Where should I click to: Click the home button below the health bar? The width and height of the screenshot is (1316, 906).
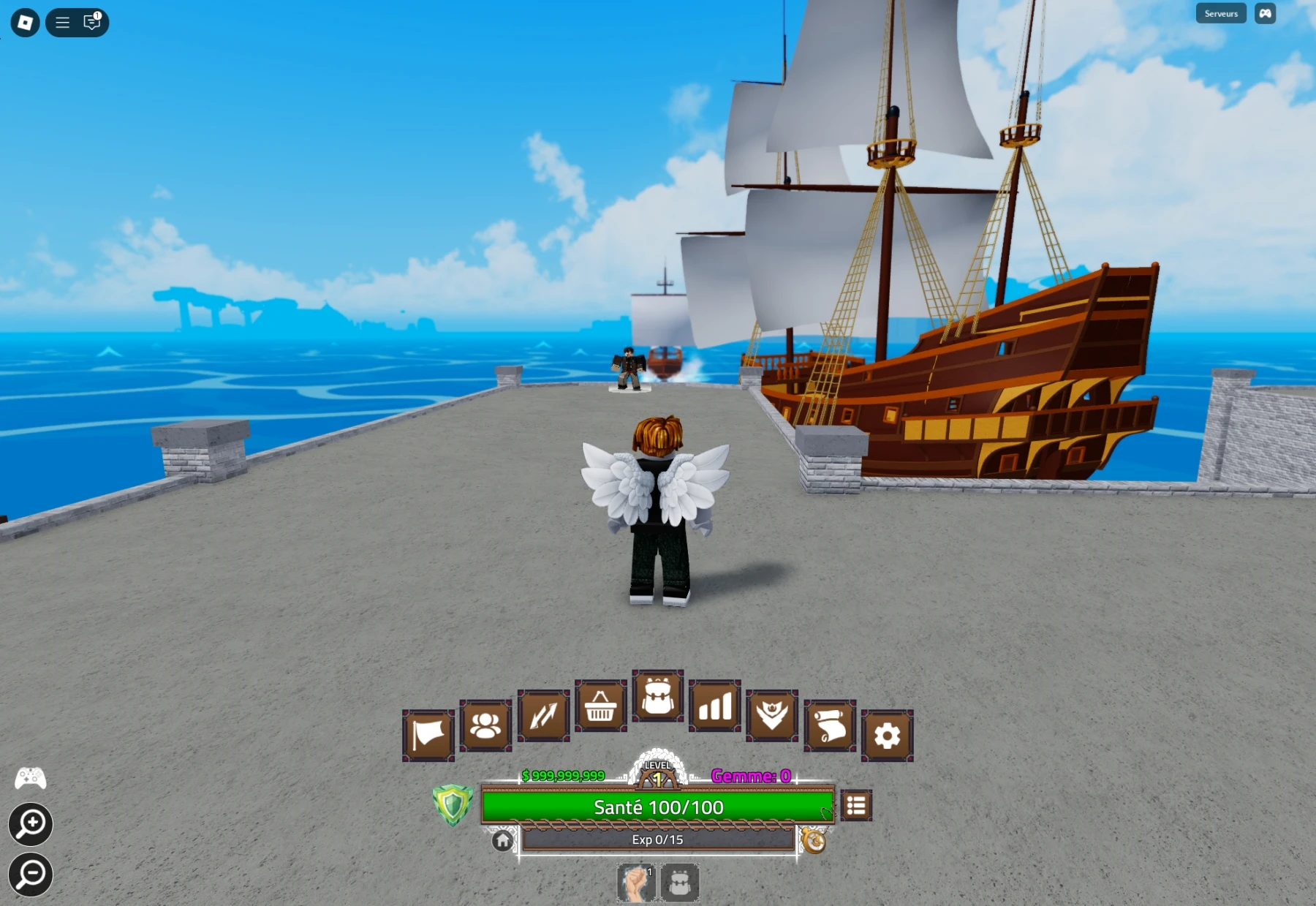point(502,839)
